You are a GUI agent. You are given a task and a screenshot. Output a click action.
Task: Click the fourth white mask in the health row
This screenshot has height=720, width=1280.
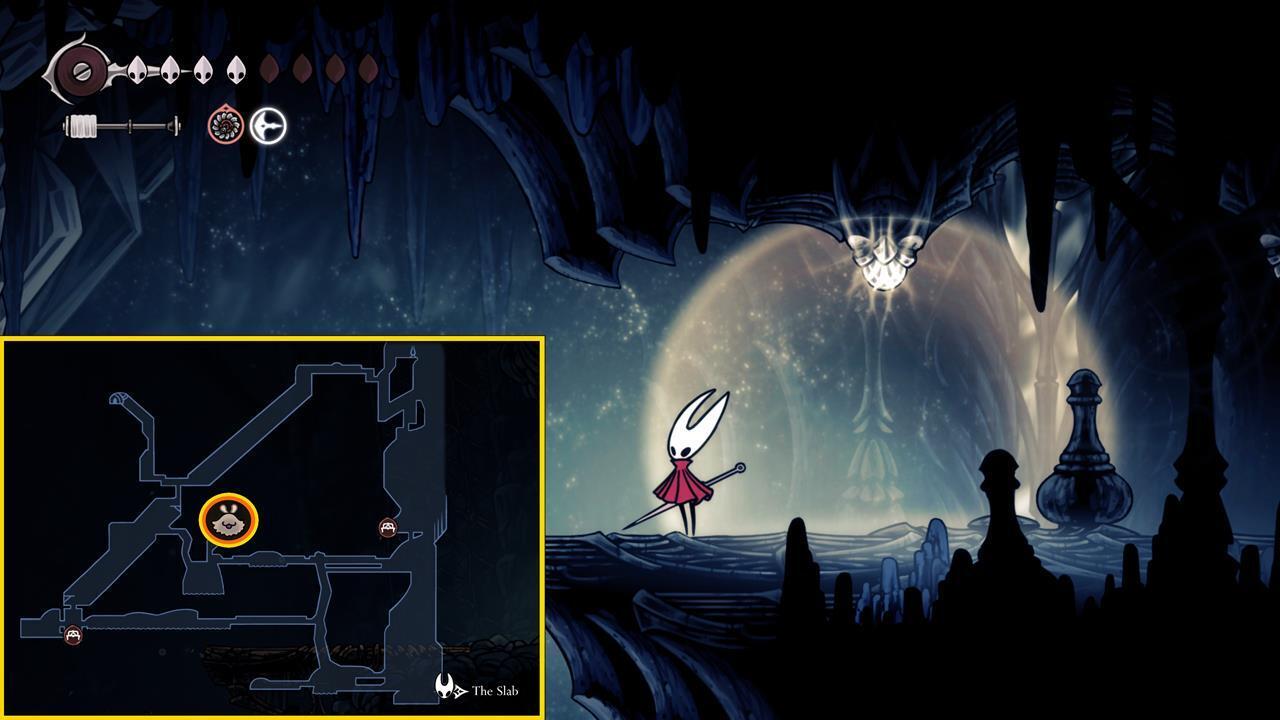coord(235,69)
